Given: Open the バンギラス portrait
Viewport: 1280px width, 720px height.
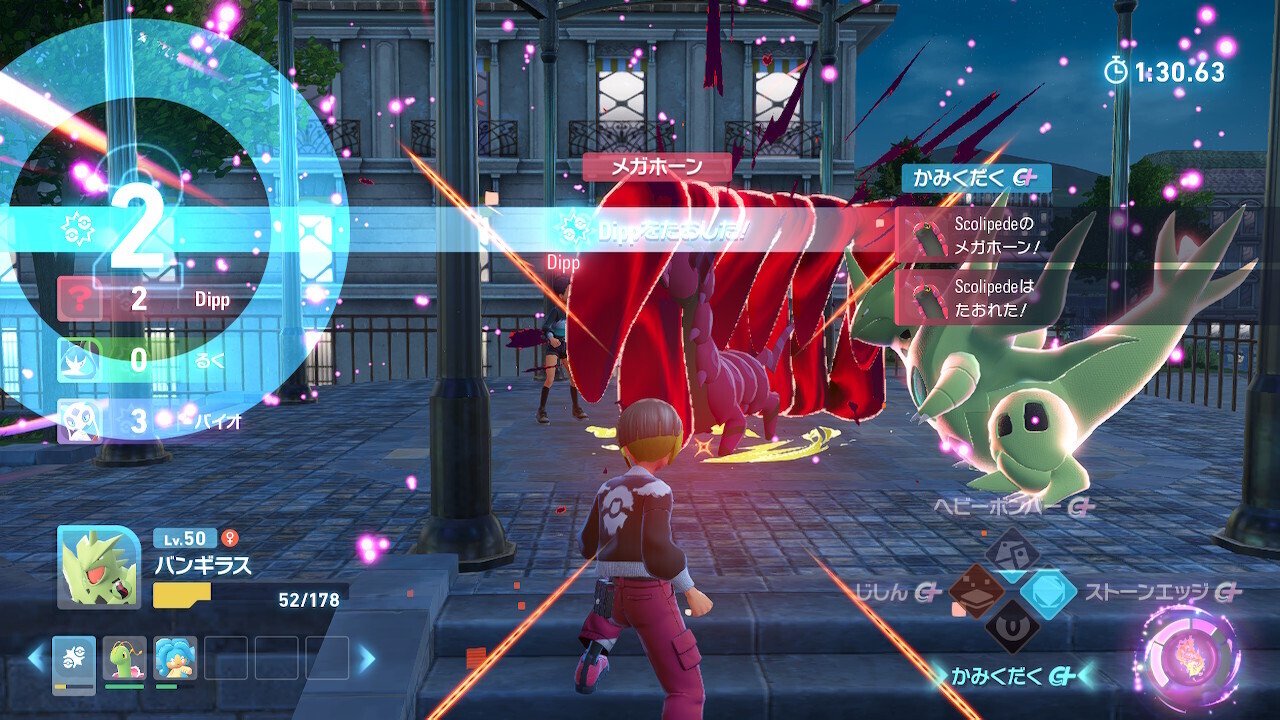Looking at the screenshot, I should click(x=99, y=567).
